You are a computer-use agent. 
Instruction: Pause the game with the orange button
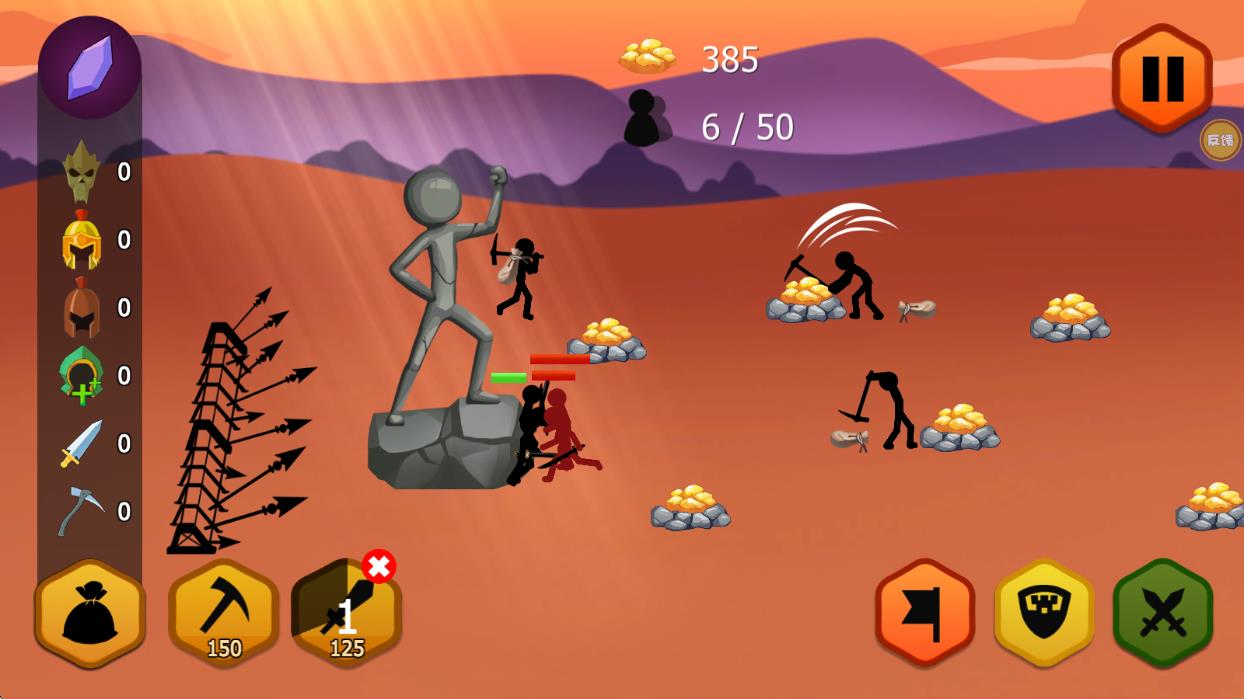(x=1161, y=78)
